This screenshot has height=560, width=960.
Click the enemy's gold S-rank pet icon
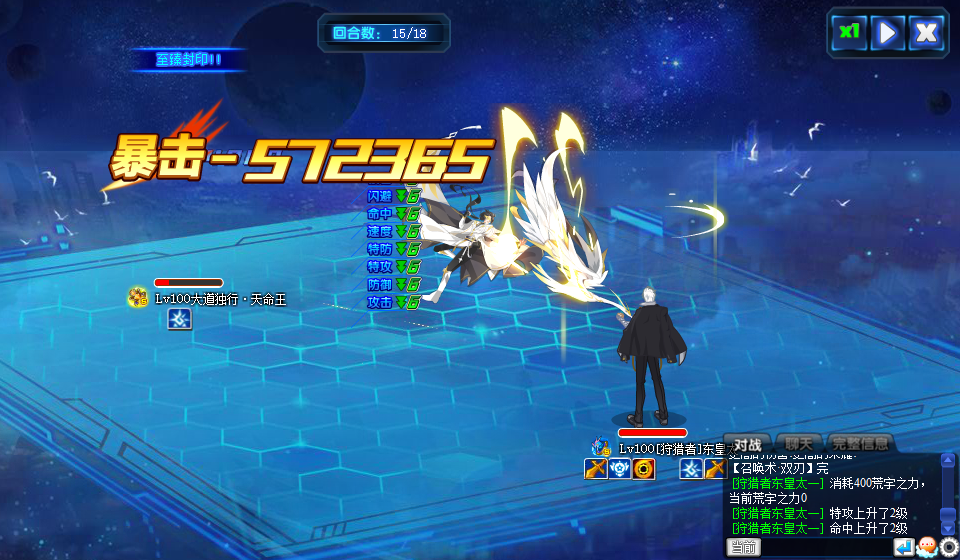[138, 297]
